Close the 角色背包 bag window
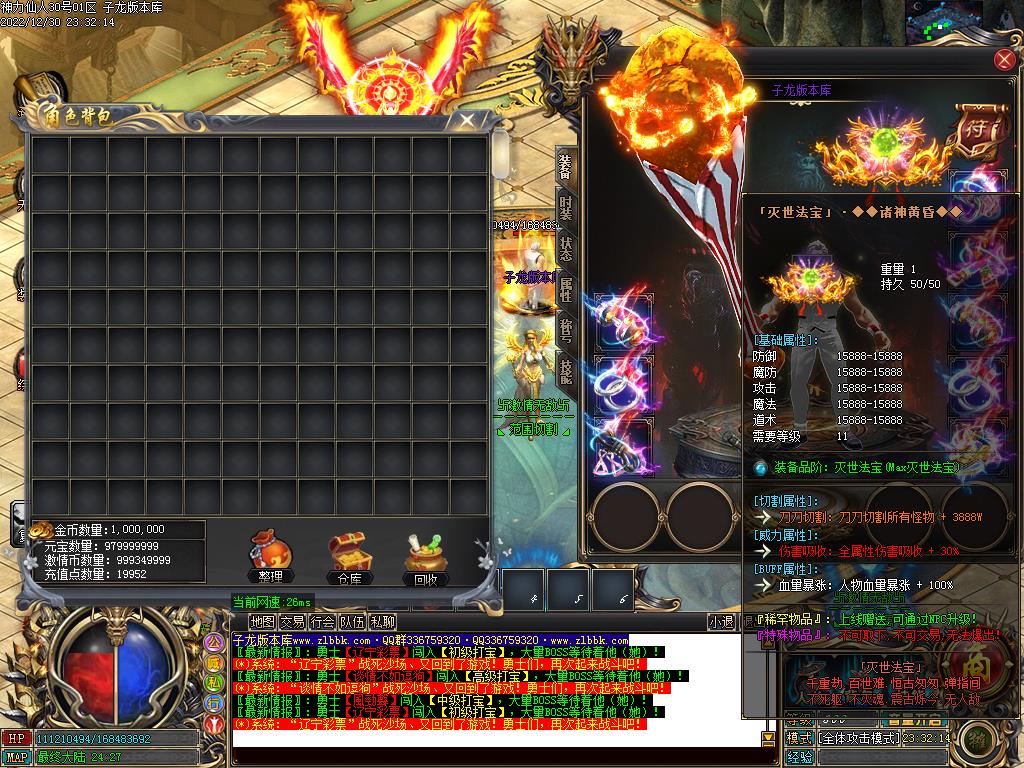Screen dimensions: 1024x768 point(466,121)
